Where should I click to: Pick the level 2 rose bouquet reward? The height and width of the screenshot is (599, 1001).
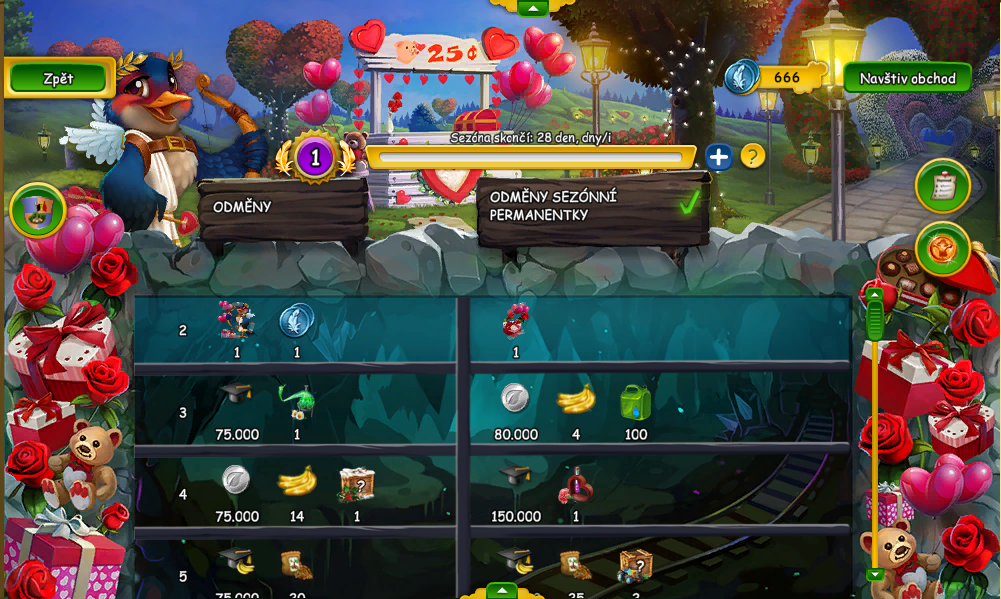pyautogui.click(x=516, y=321)
